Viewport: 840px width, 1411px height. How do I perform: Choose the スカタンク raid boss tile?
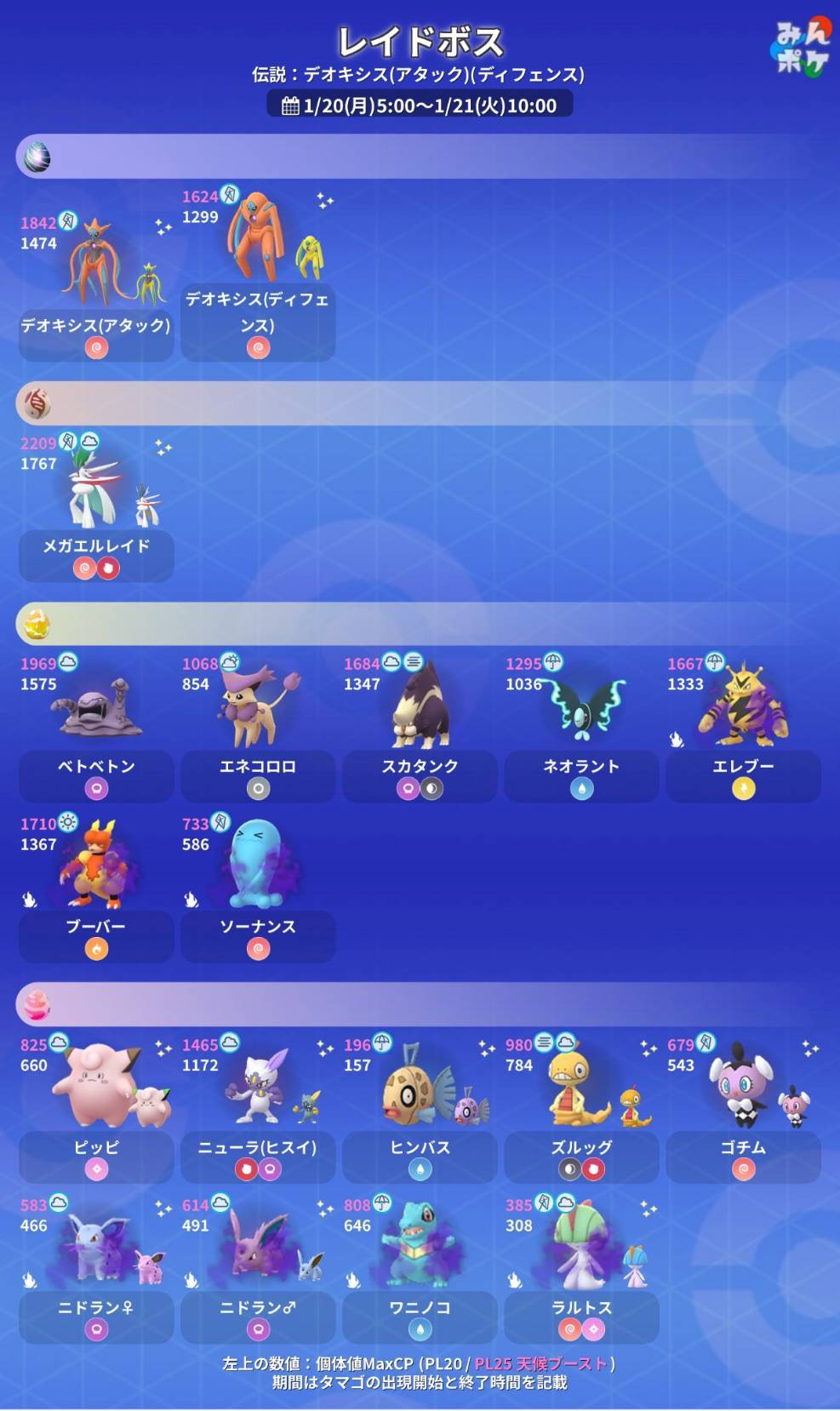tap(420, 728)
